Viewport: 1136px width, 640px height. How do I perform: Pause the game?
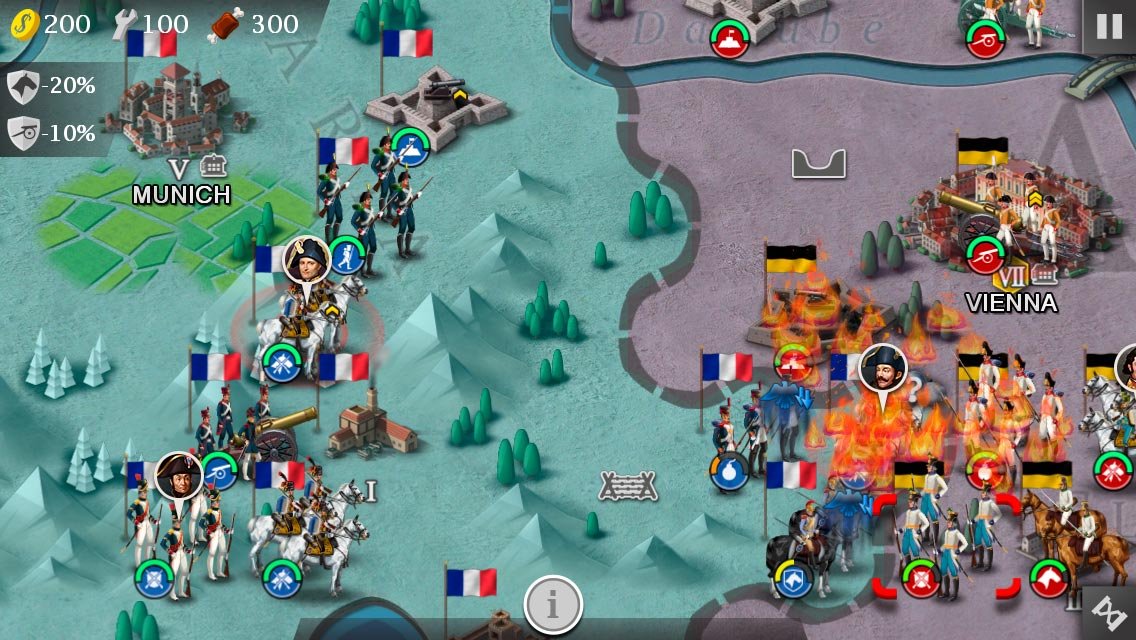[x=1109, y=26]
